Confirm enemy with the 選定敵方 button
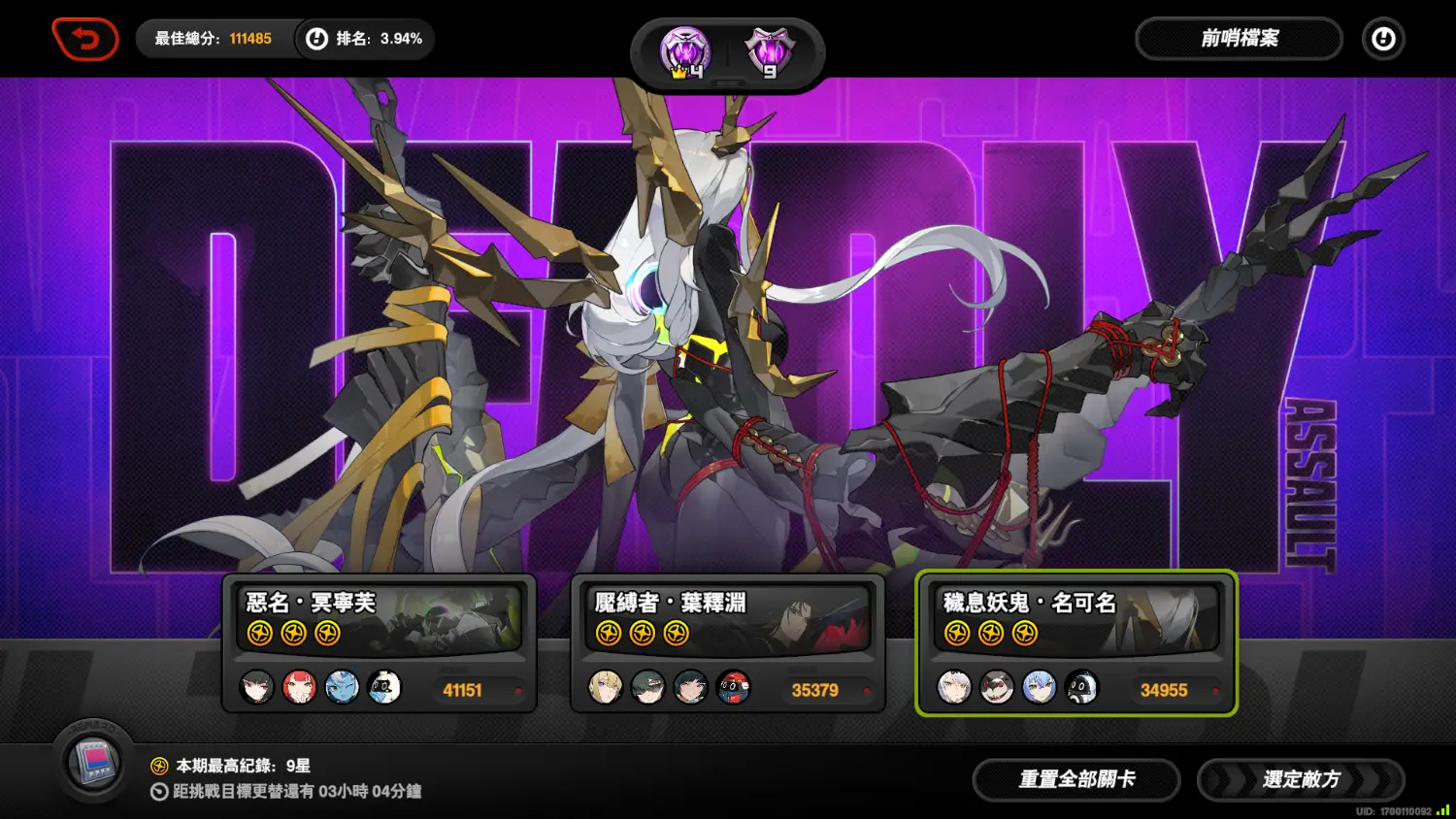 click(1301, 779)
